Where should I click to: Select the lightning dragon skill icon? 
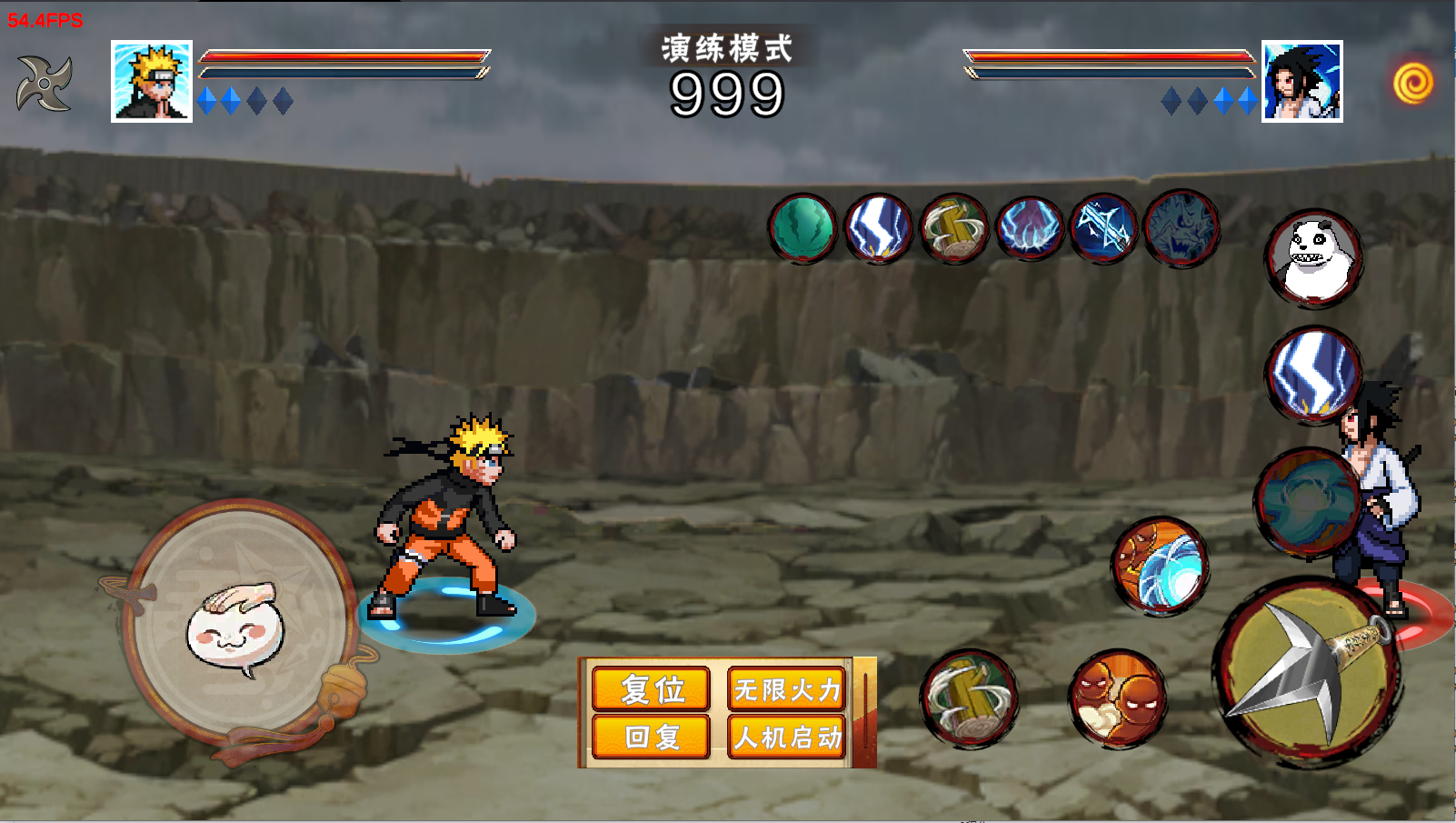[x=1182, y=229]
